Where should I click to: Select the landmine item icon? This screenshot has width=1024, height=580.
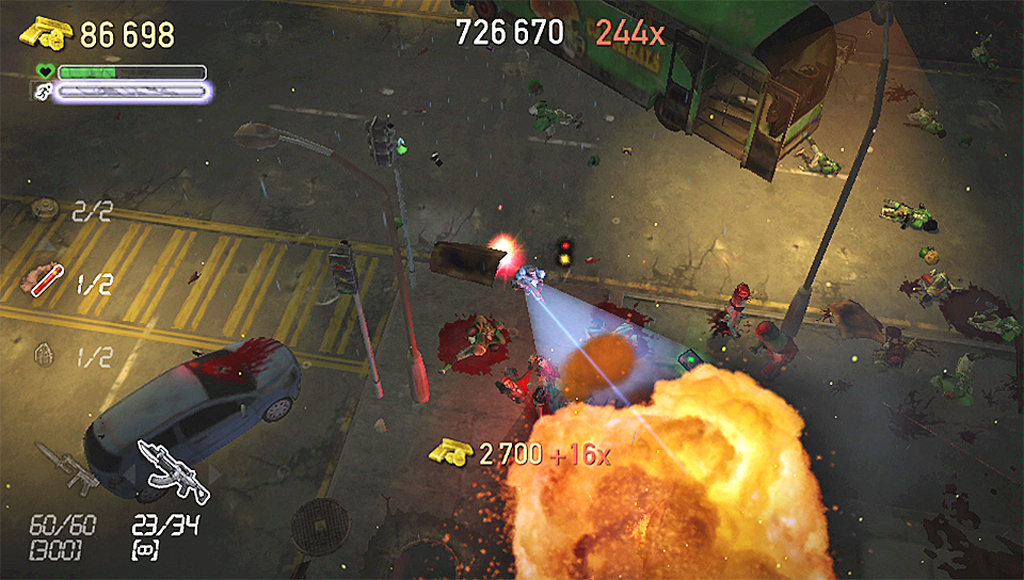(41, 209)
